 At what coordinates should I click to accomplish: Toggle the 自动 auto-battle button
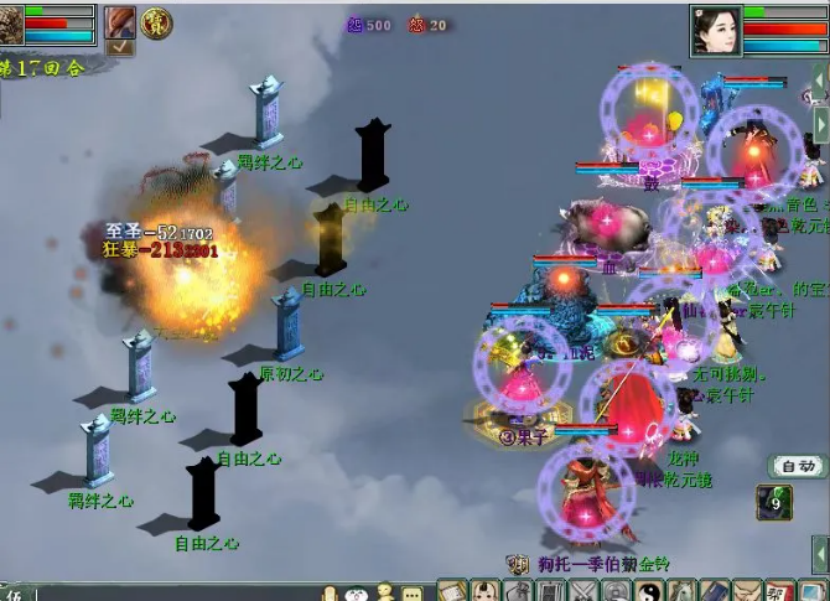point(797,466)
